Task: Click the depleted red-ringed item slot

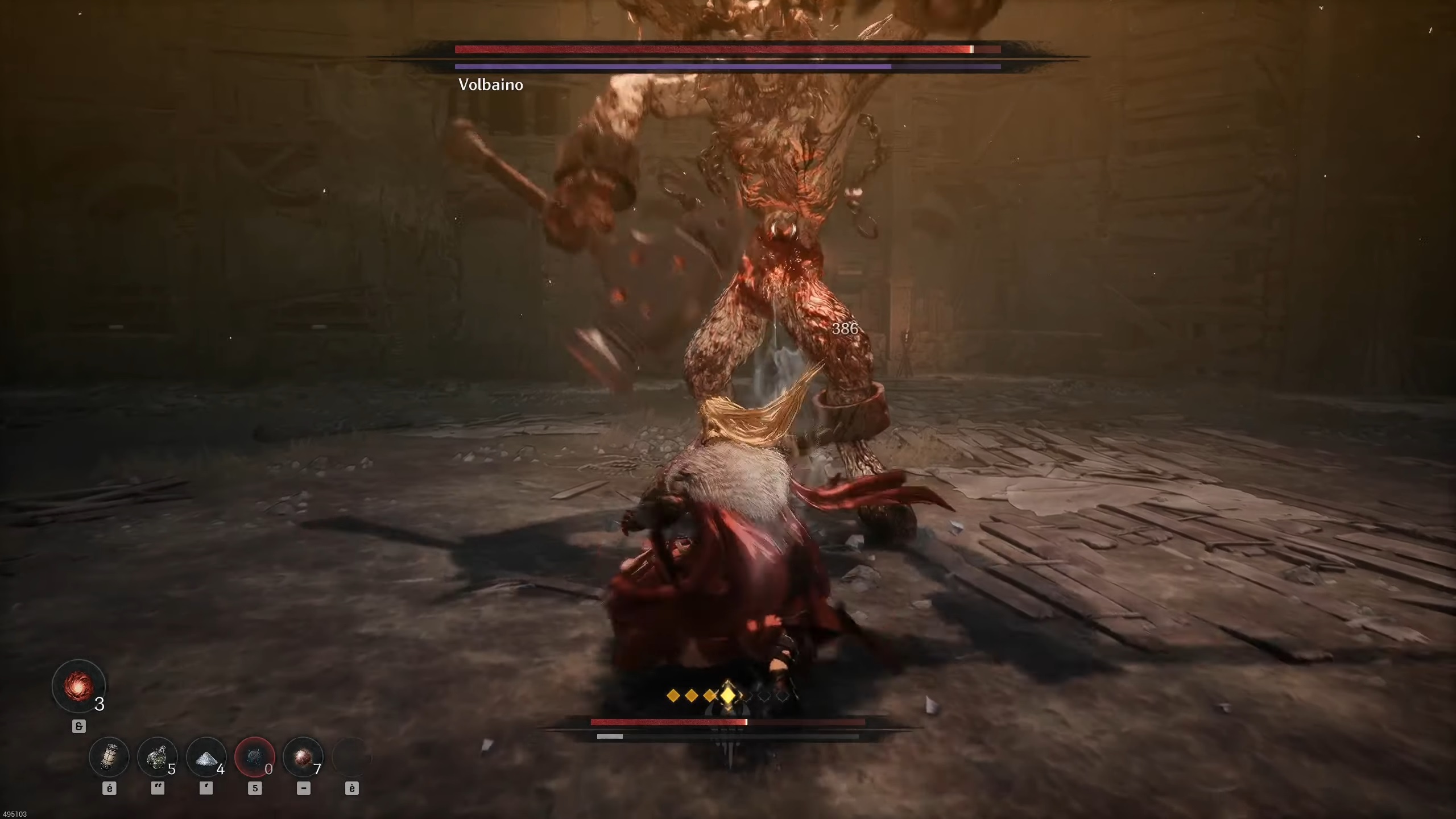Action: point(254,757)
